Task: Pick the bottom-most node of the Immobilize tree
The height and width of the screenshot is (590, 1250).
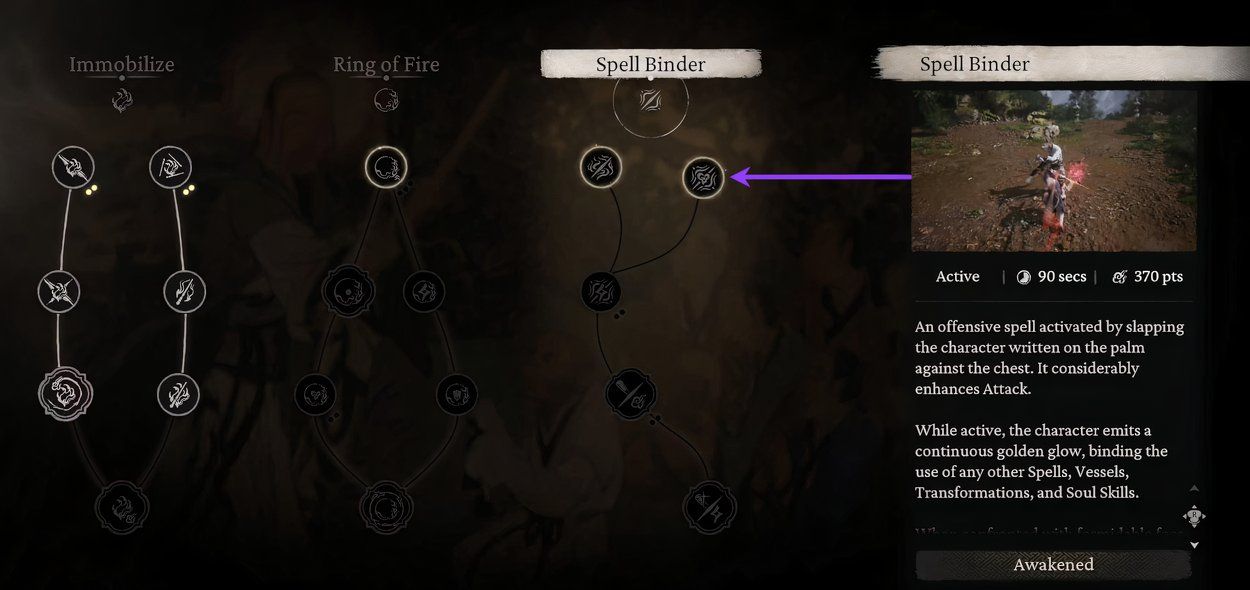Action: 122,507
